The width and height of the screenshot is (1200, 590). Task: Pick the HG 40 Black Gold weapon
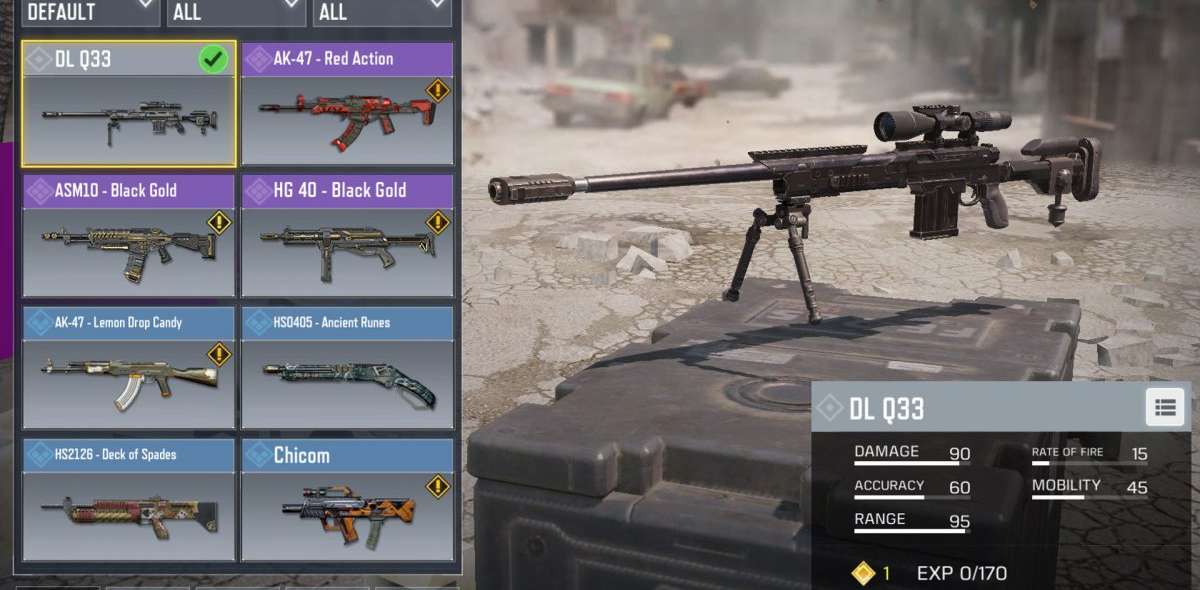click(x=347, y=236)
